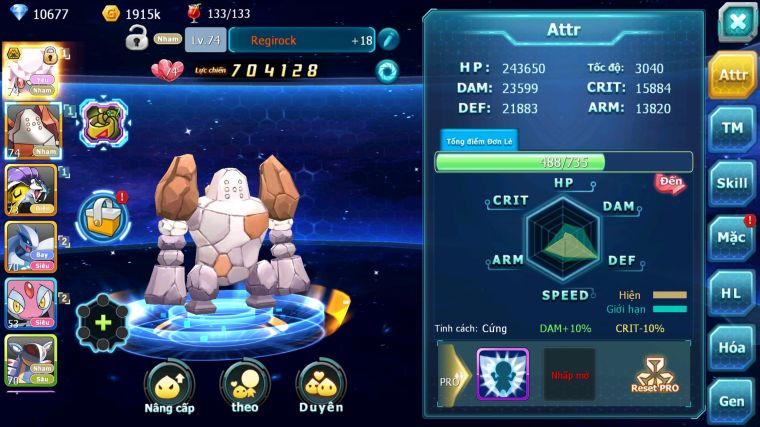Open the Skill tab
760x427 pixels.
tap(732, 183)
